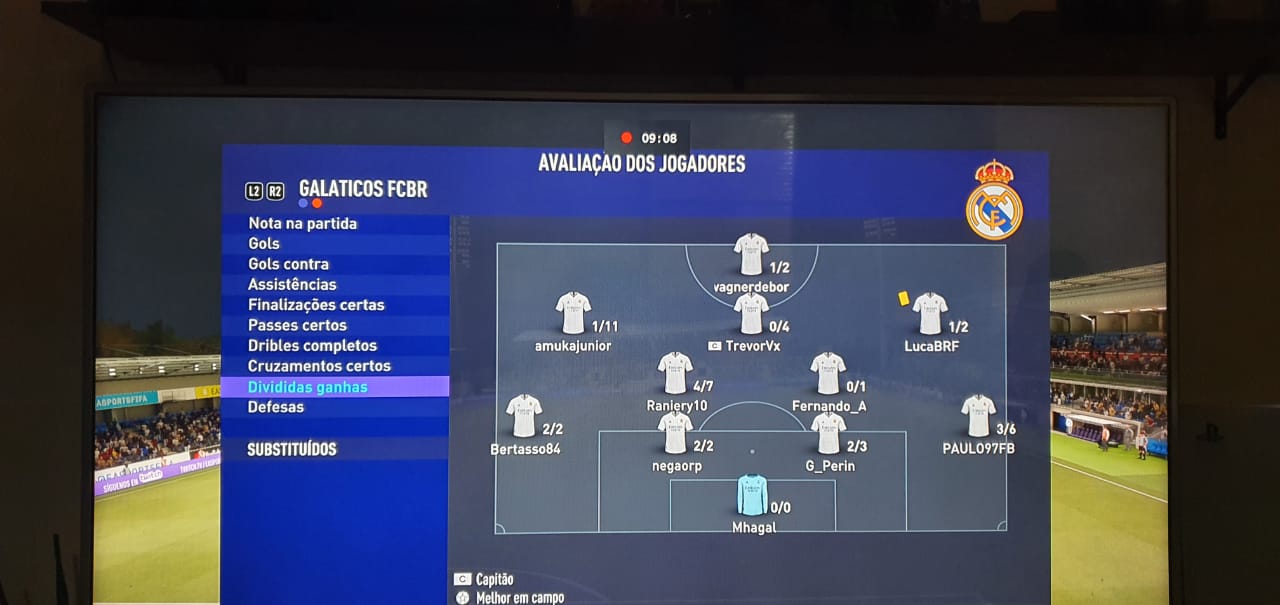Open the Substituídos section

point(292,450)
